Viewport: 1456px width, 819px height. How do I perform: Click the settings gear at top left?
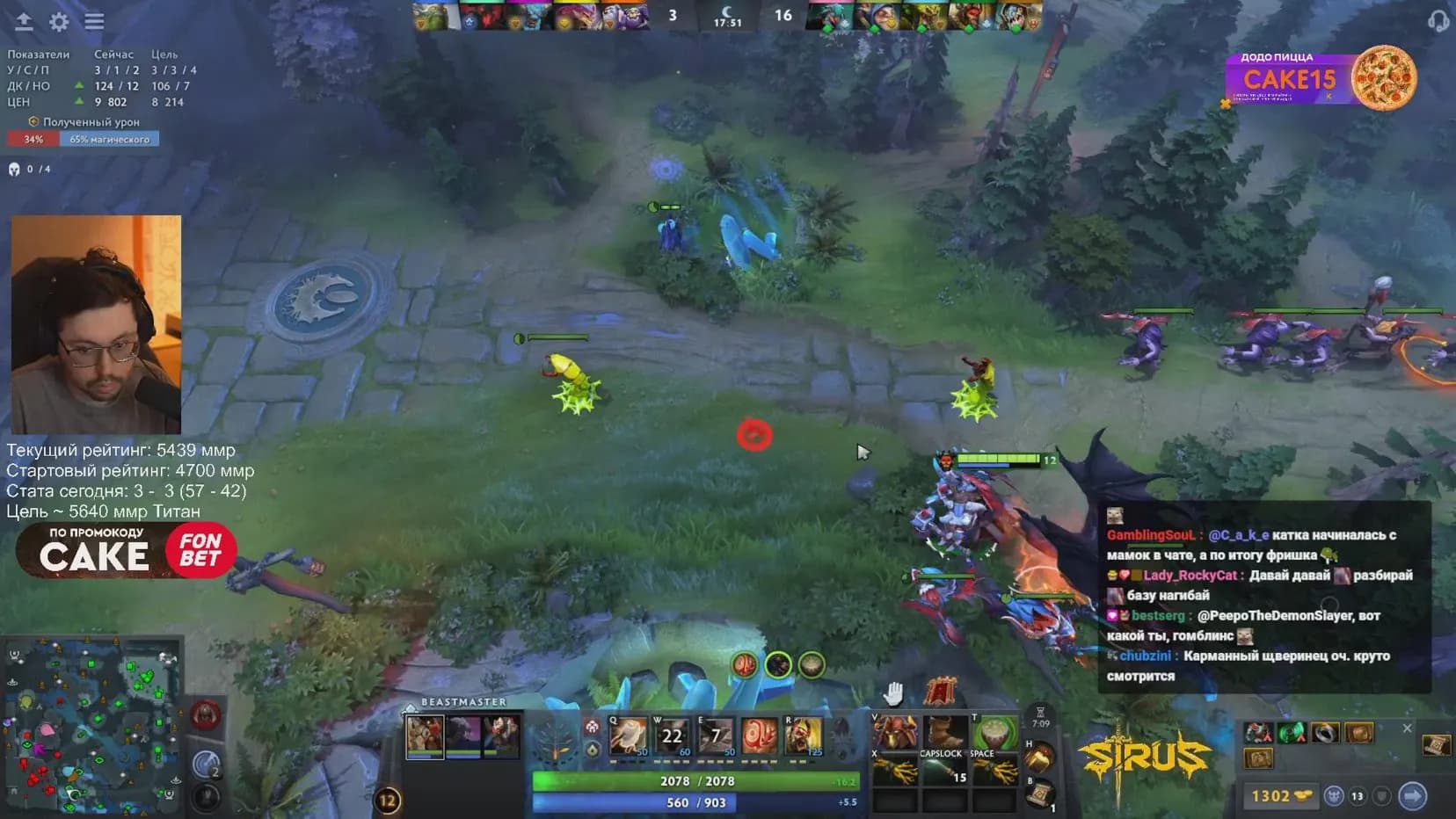58,22
